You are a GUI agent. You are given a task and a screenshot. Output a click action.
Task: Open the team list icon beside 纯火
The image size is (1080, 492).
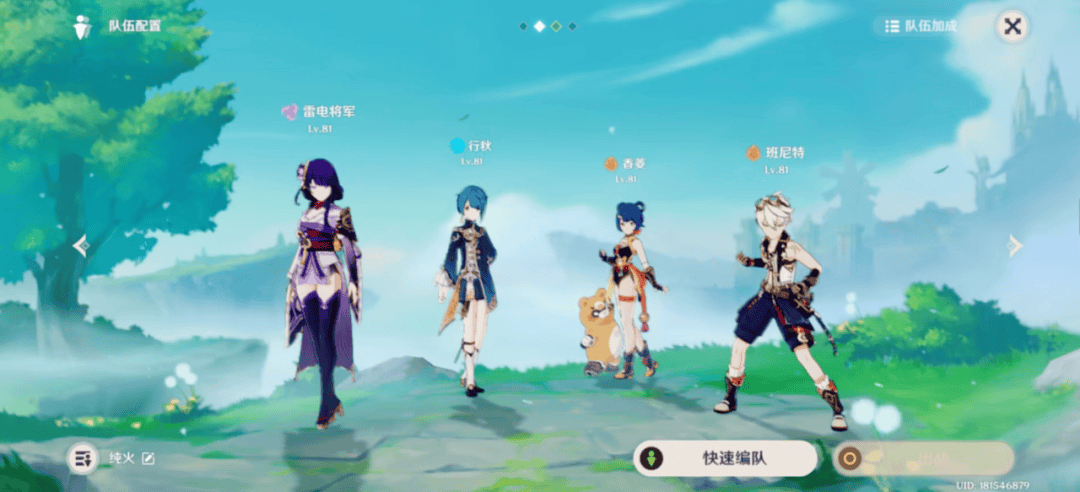coord(82,458)
